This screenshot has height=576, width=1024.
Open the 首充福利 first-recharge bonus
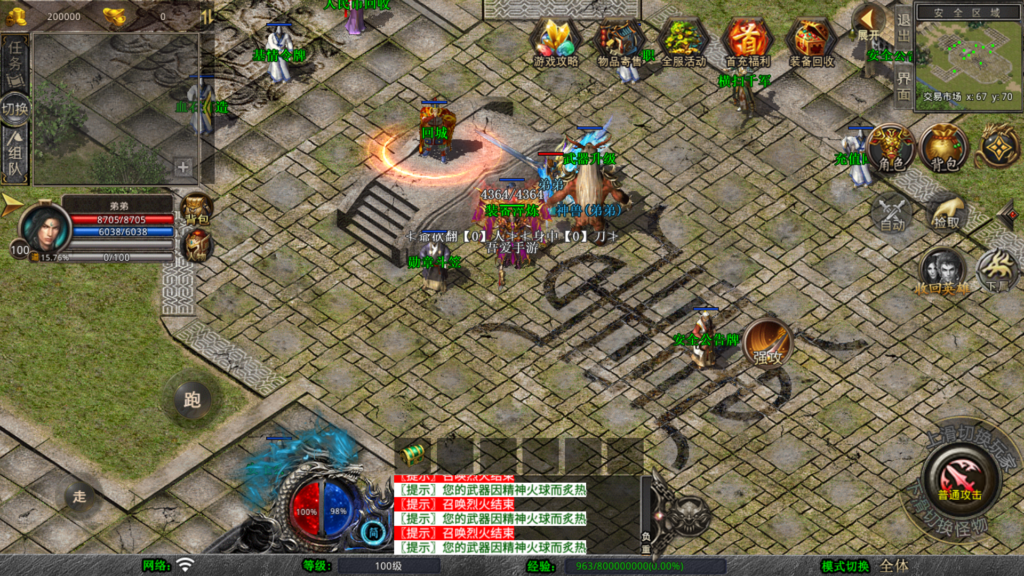(747, 41)
